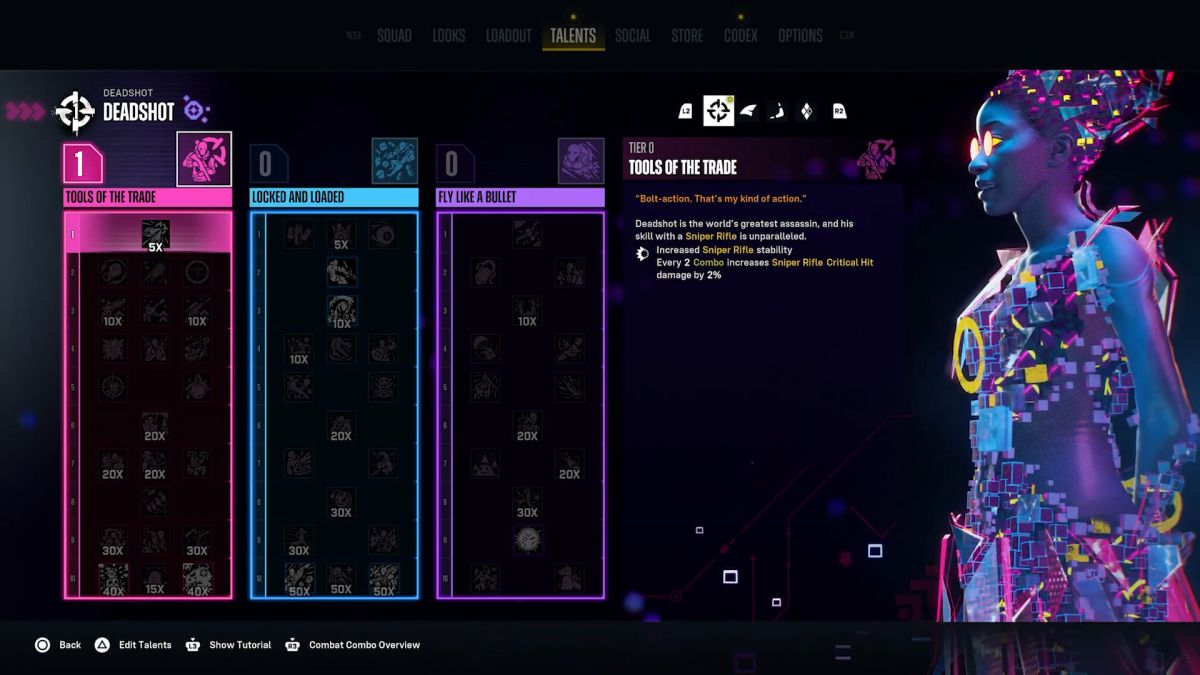Choose the shark fin character icon
Image resolution: width=1200 pixels, height=675 pixels.
748,111
